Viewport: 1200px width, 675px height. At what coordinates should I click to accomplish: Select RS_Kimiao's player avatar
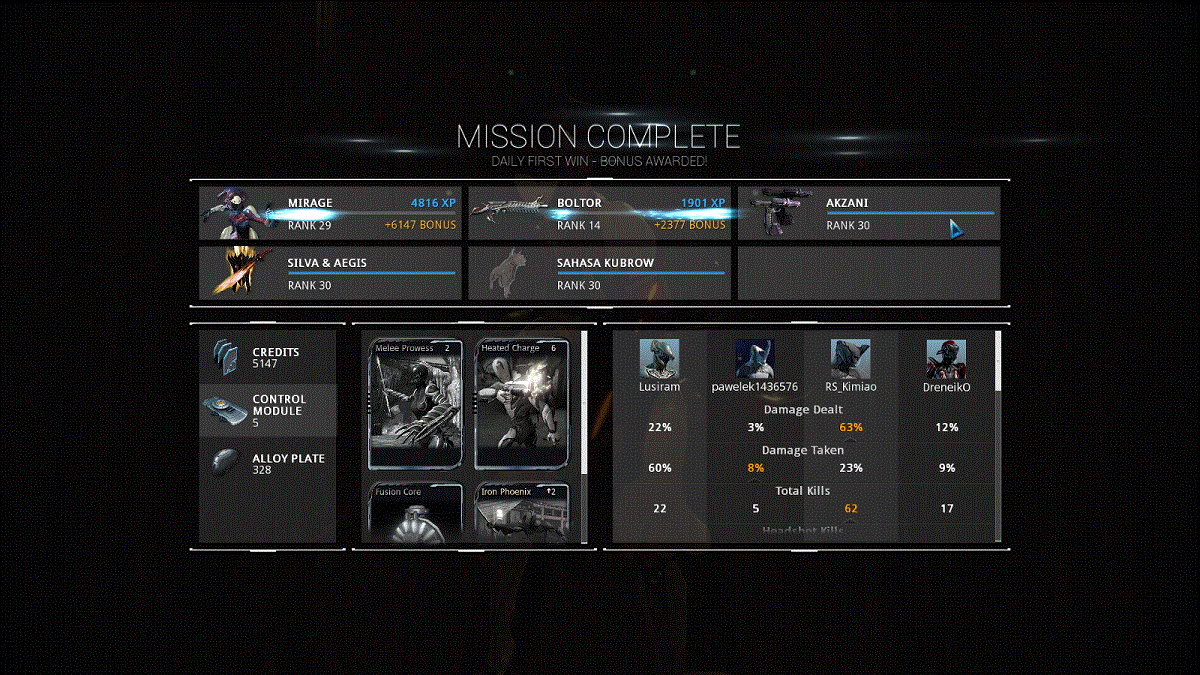click(x=850, y=358)
